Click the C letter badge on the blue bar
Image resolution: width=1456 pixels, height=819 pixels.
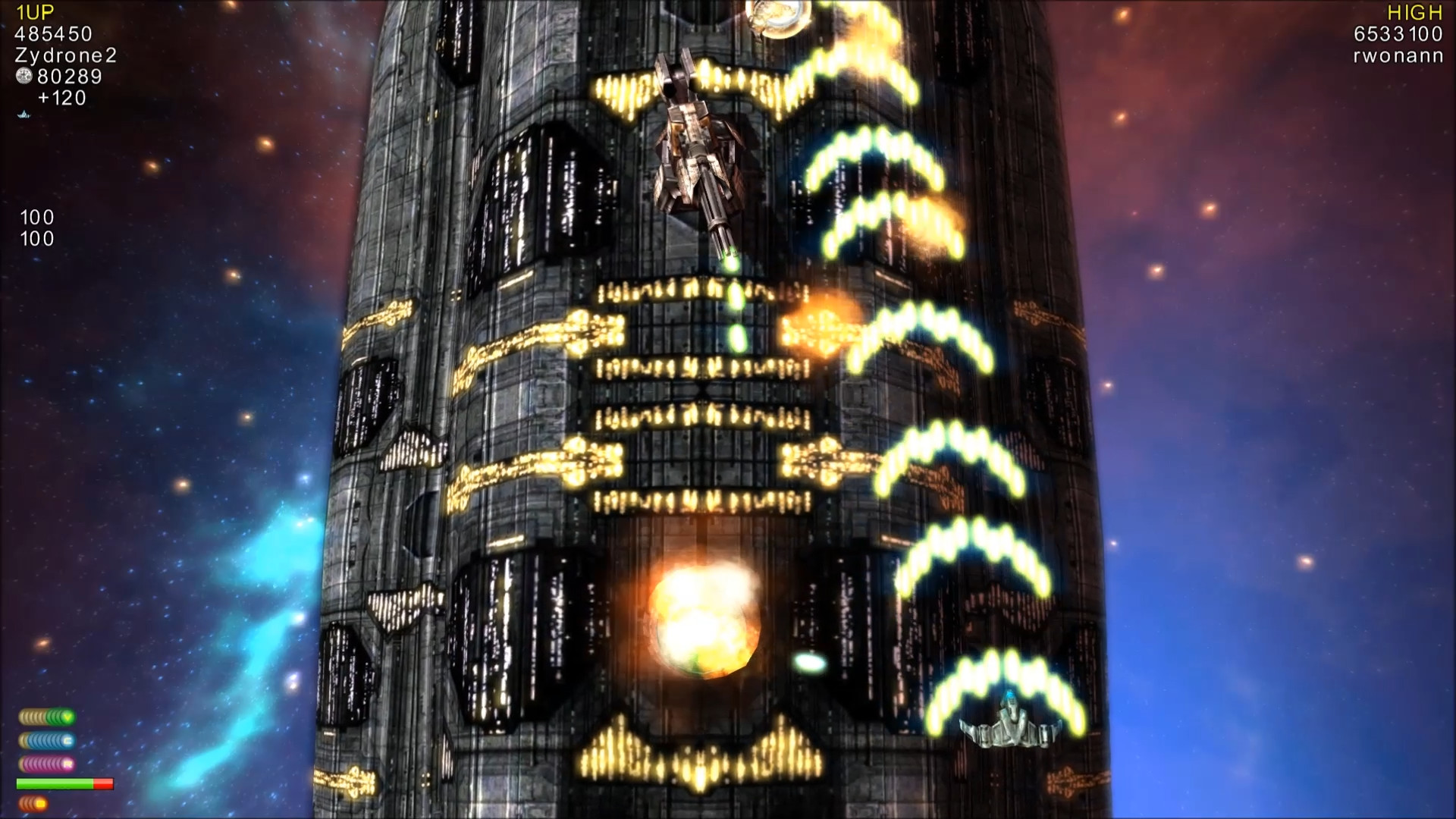67,741
